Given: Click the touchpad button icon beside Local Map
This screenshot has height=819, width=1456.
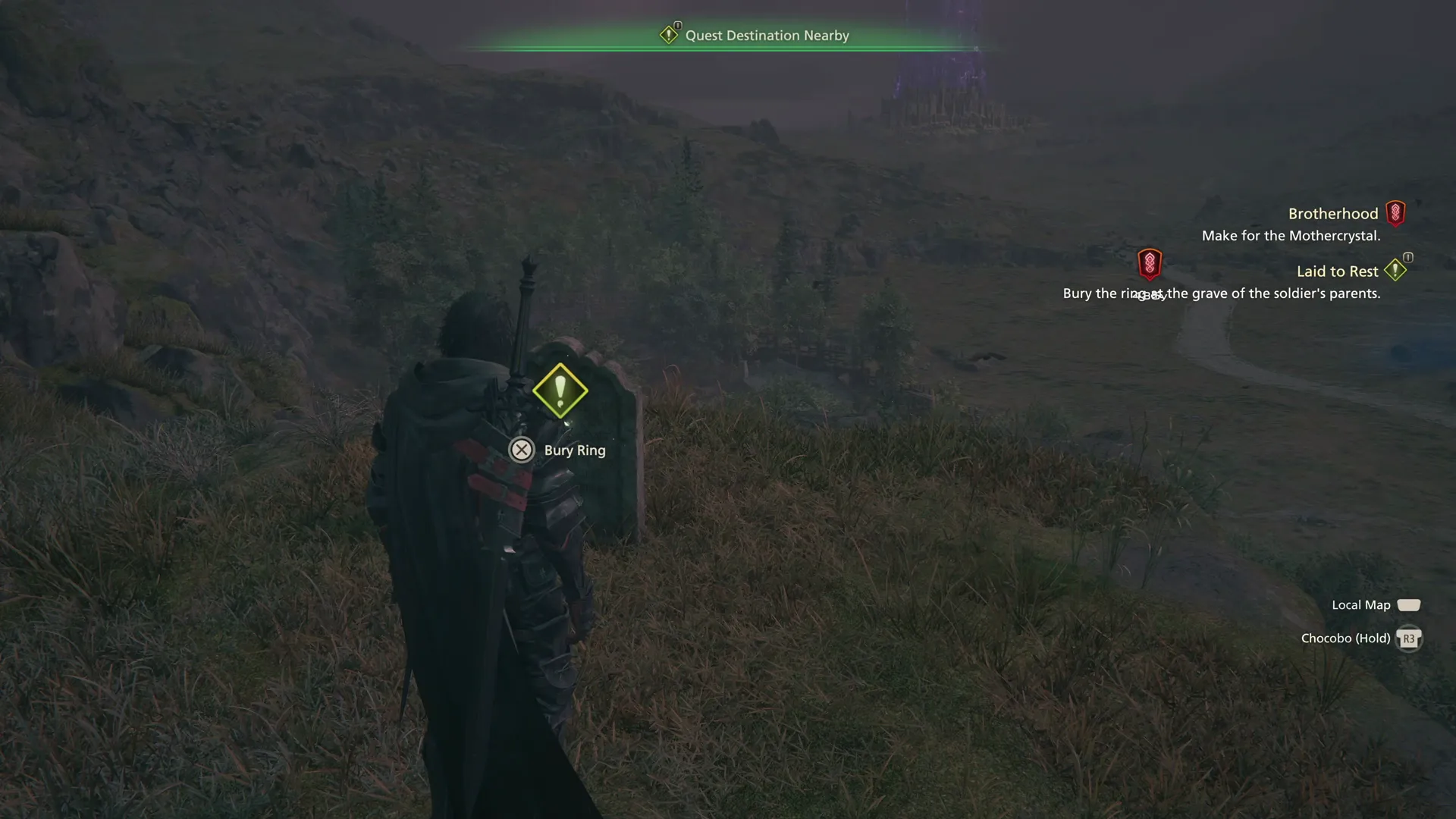Looking at the screenshot, I should [1409, 604].
